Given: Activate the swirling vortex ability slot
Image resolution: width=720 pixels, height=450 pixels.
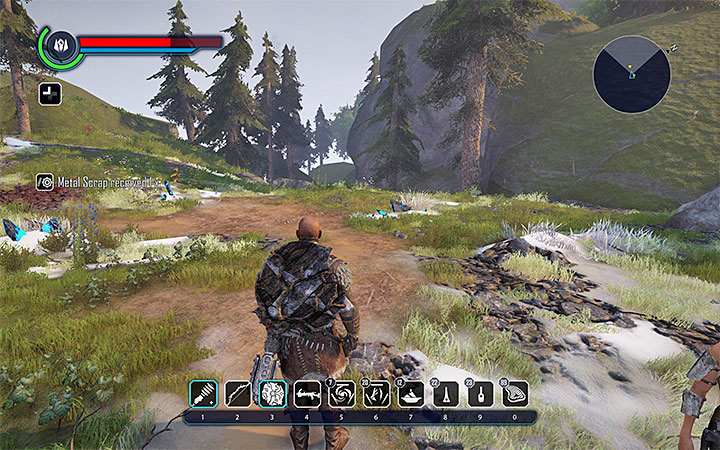Looking at the screenshot, I should tap(342, 394).
